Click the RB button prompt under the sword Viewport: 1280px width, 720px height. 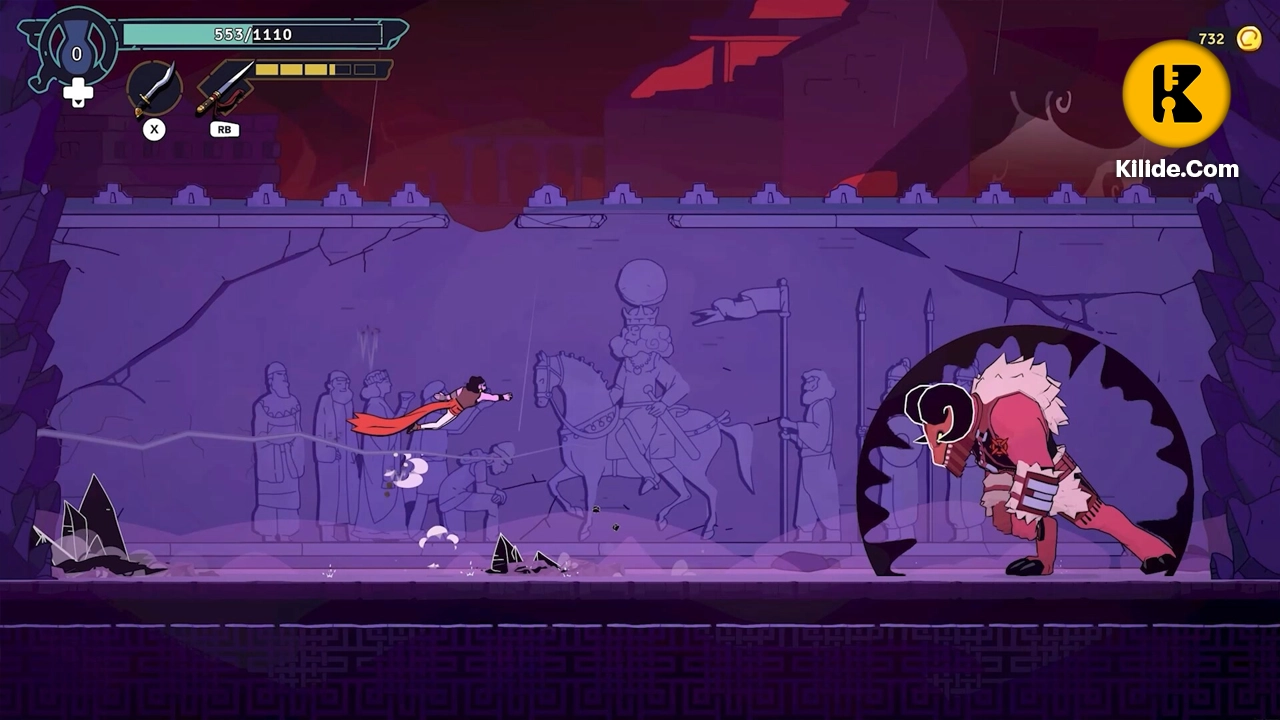(x=223, y=129)
